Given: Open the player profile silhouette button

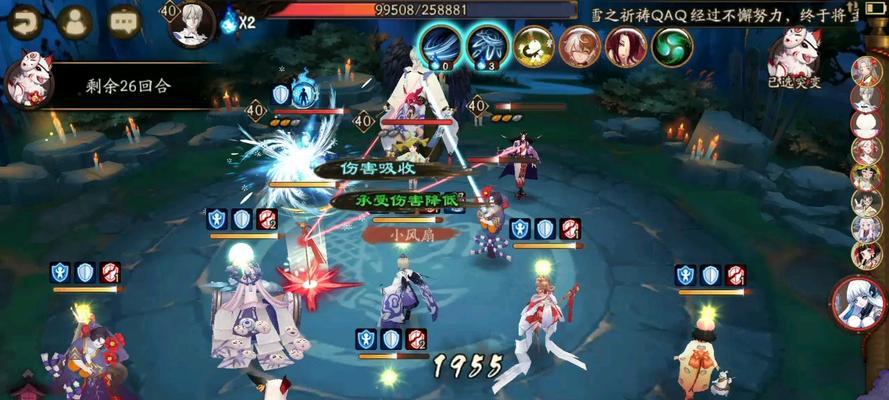Looking at the screenshot, I should 74,22.
